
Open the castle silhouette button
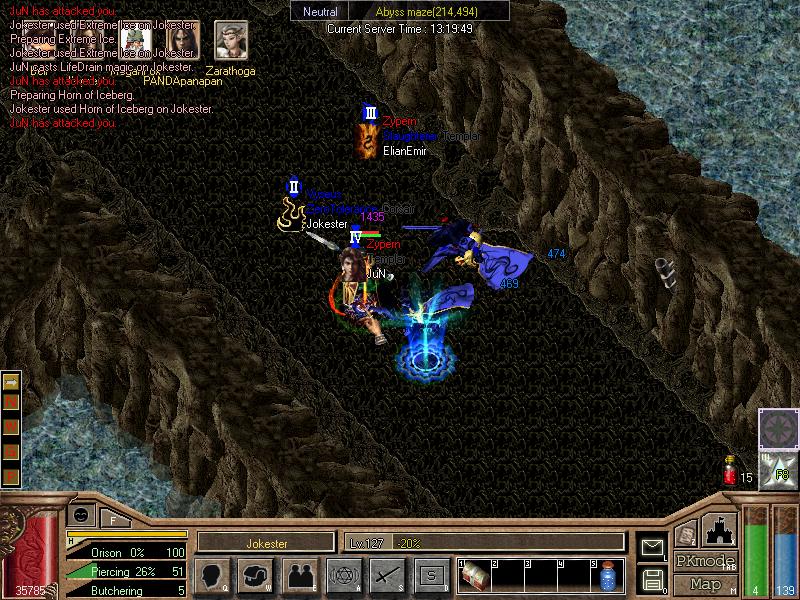720,530
